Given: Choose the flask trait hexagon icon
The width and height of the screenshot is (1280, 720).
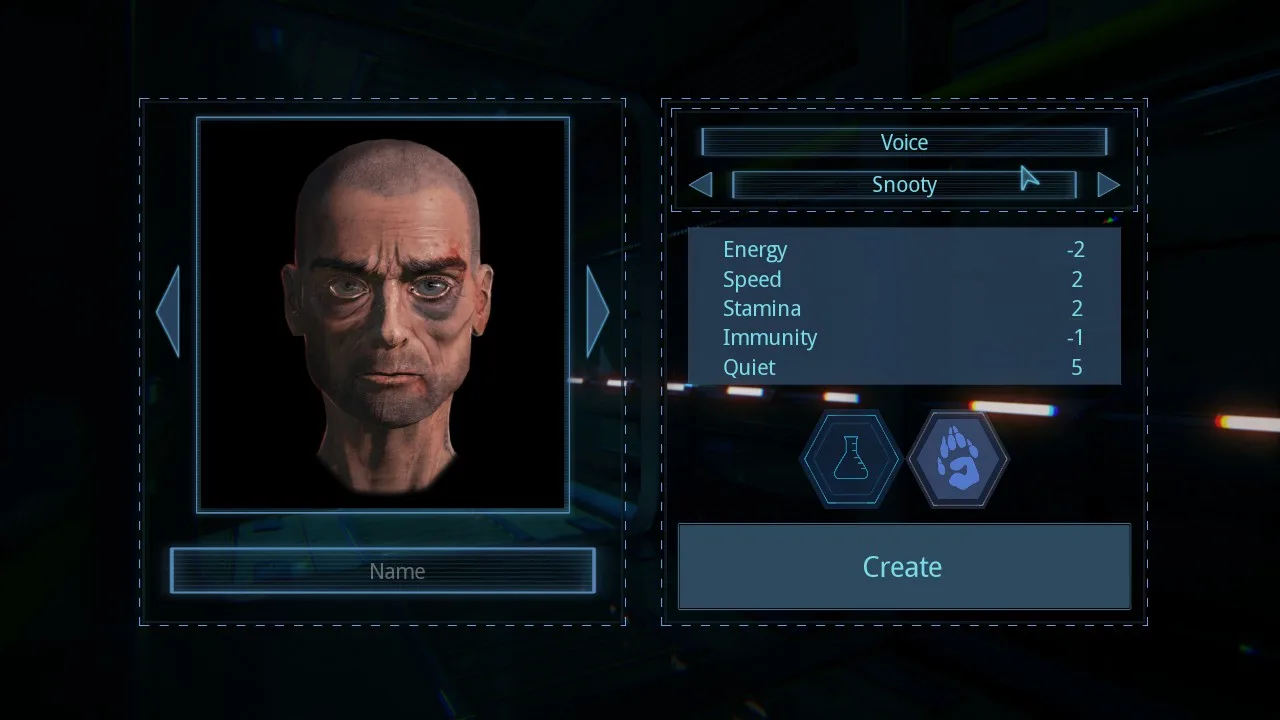Looking at the screenshot, I should click(x=851, y=459).
